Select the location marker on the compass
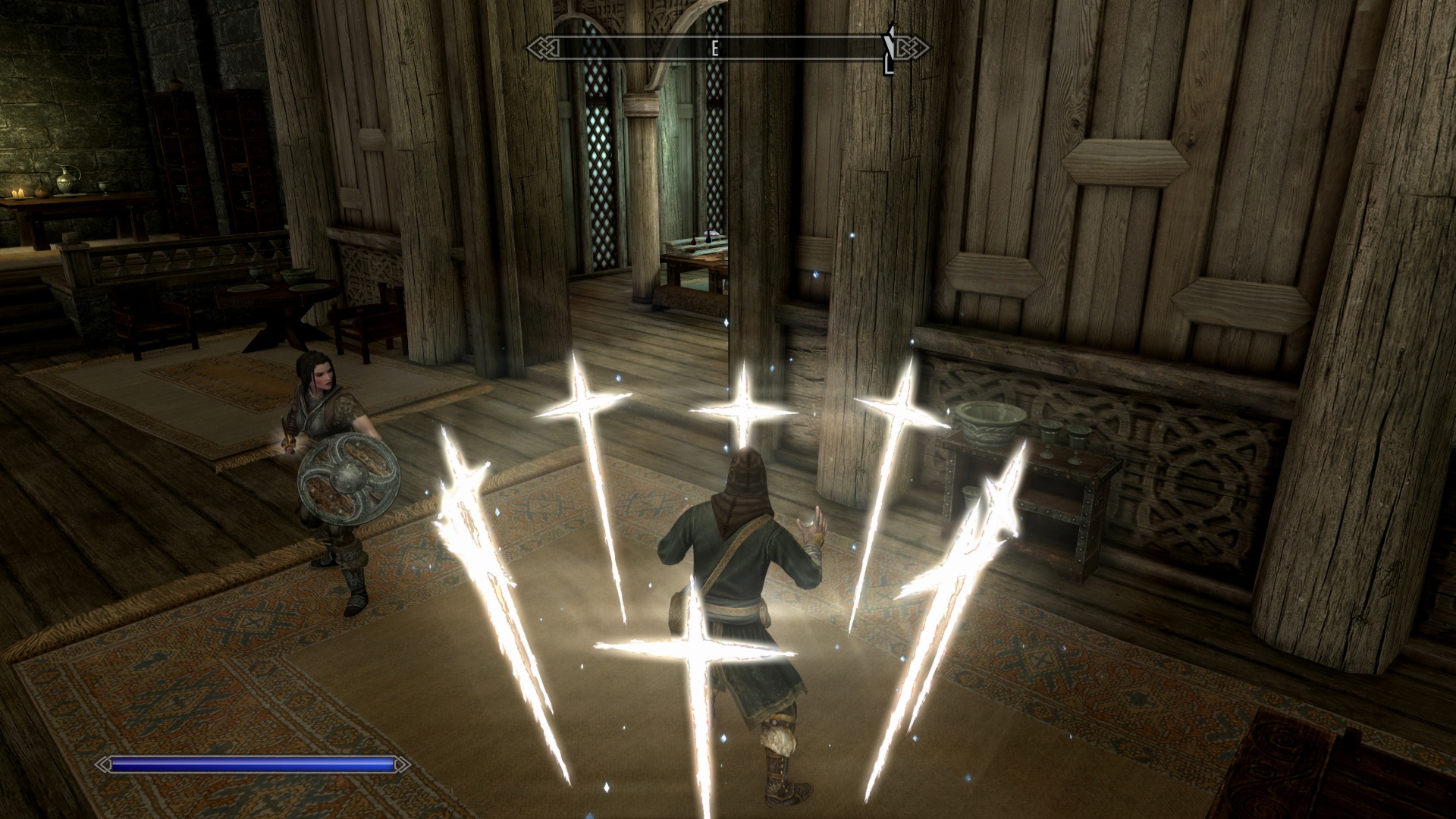Image resolution: width=1456 pixels, height=819 pixels. (x=889, y=49)
